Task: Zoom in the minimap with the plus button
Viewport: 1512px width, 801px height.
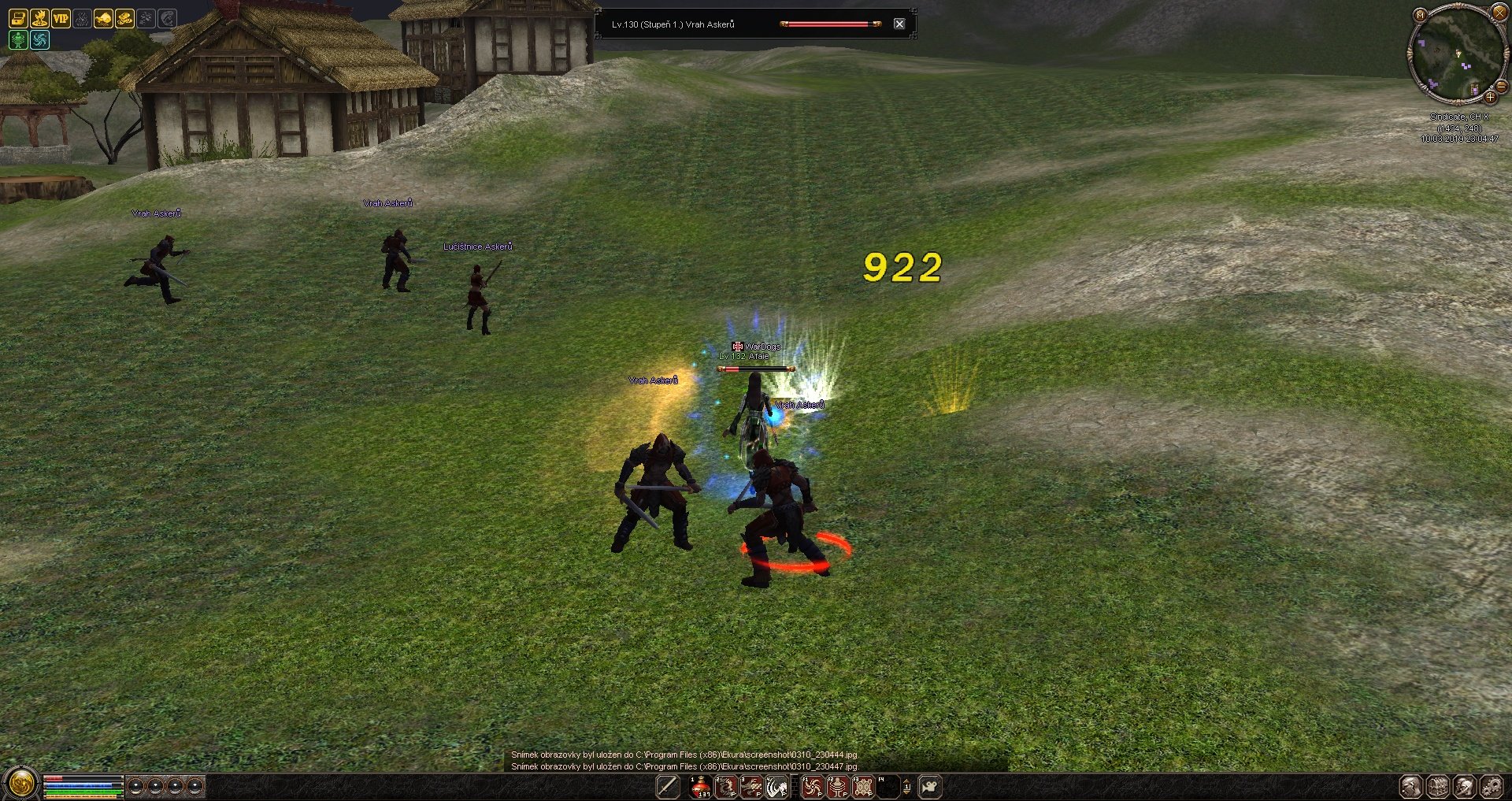Action: coord(1490,97)
